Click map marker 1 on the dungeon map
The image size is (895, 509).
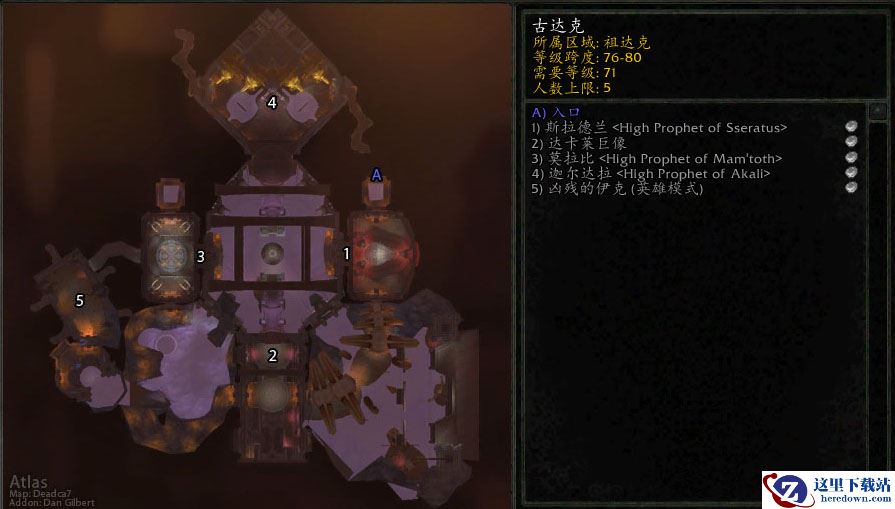(x=347, y=254)
